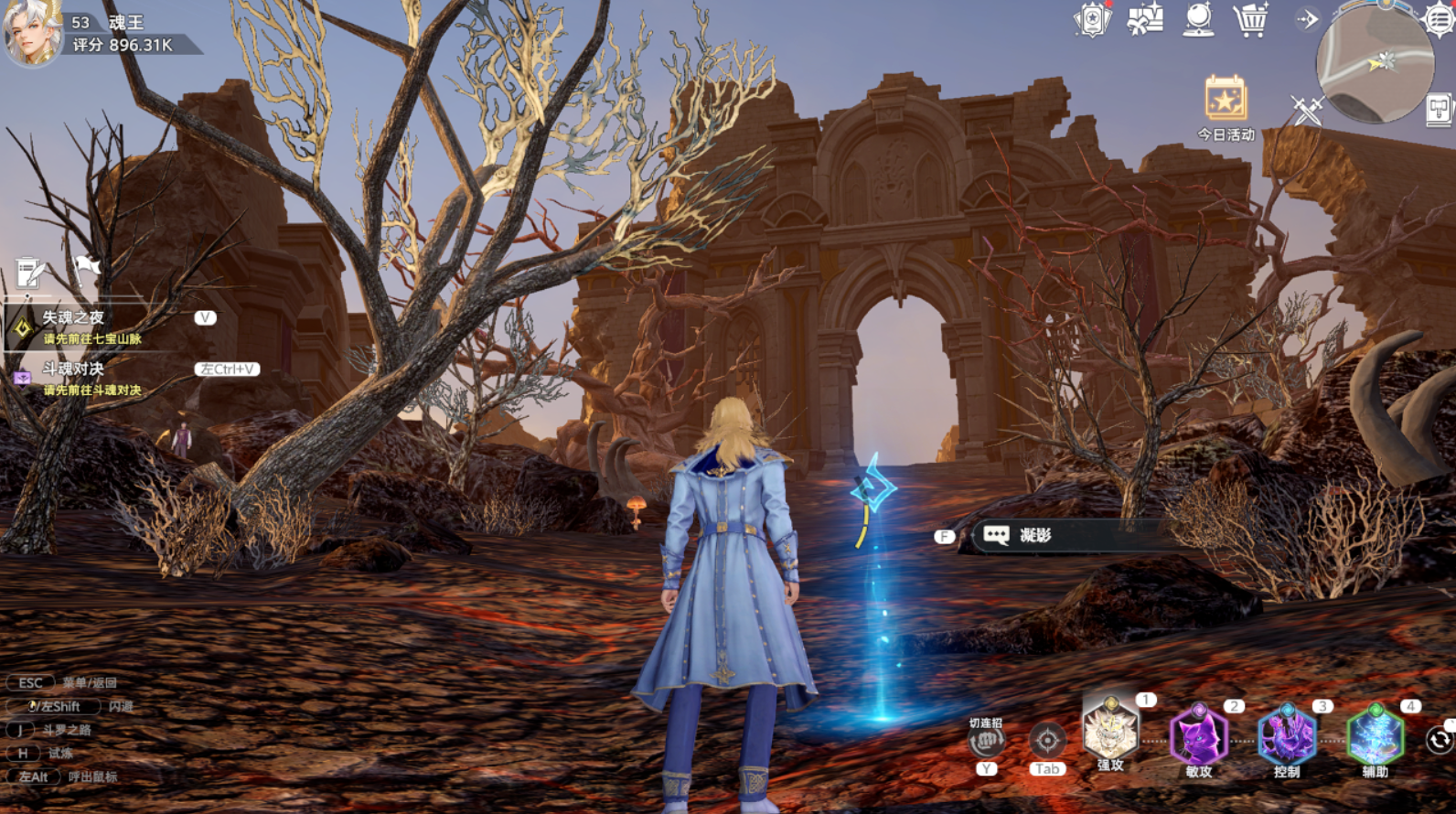Image resolution: width=1456 pixels, height=814 pixels.
Task: Select the 失魂之夜 quest tracker entry
Action: [91, 327]
